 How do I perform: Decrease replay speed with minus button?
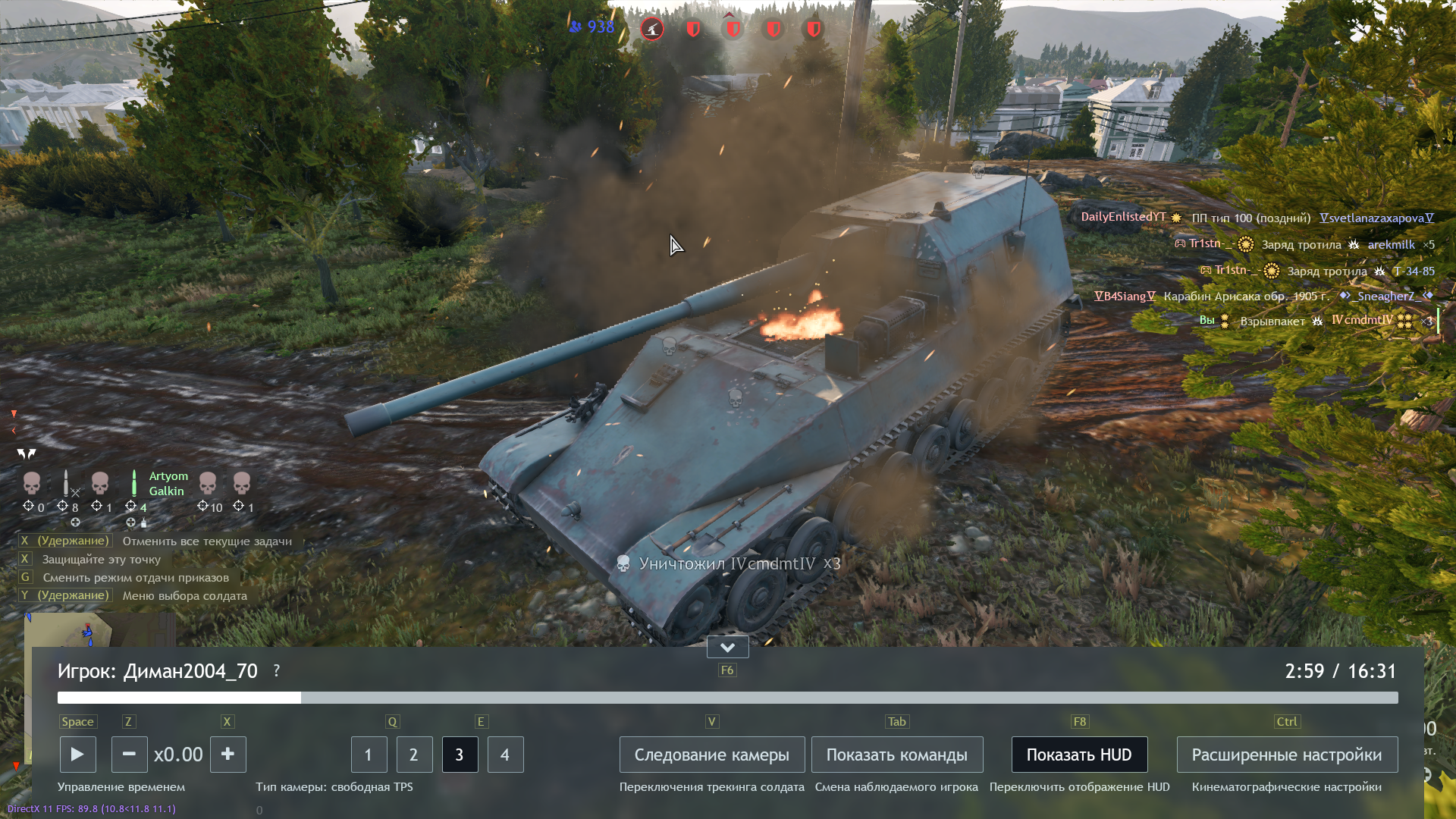129,755
